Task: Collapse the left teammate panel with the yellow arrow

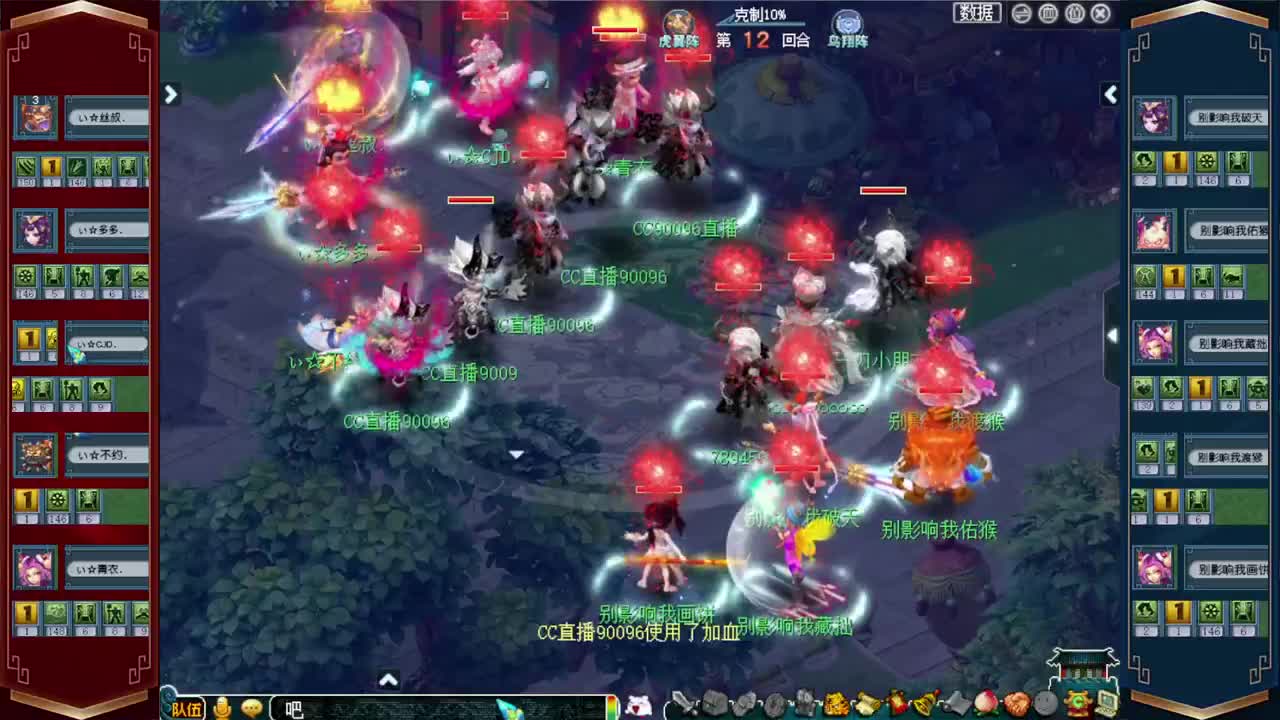Action: point(171,94)
